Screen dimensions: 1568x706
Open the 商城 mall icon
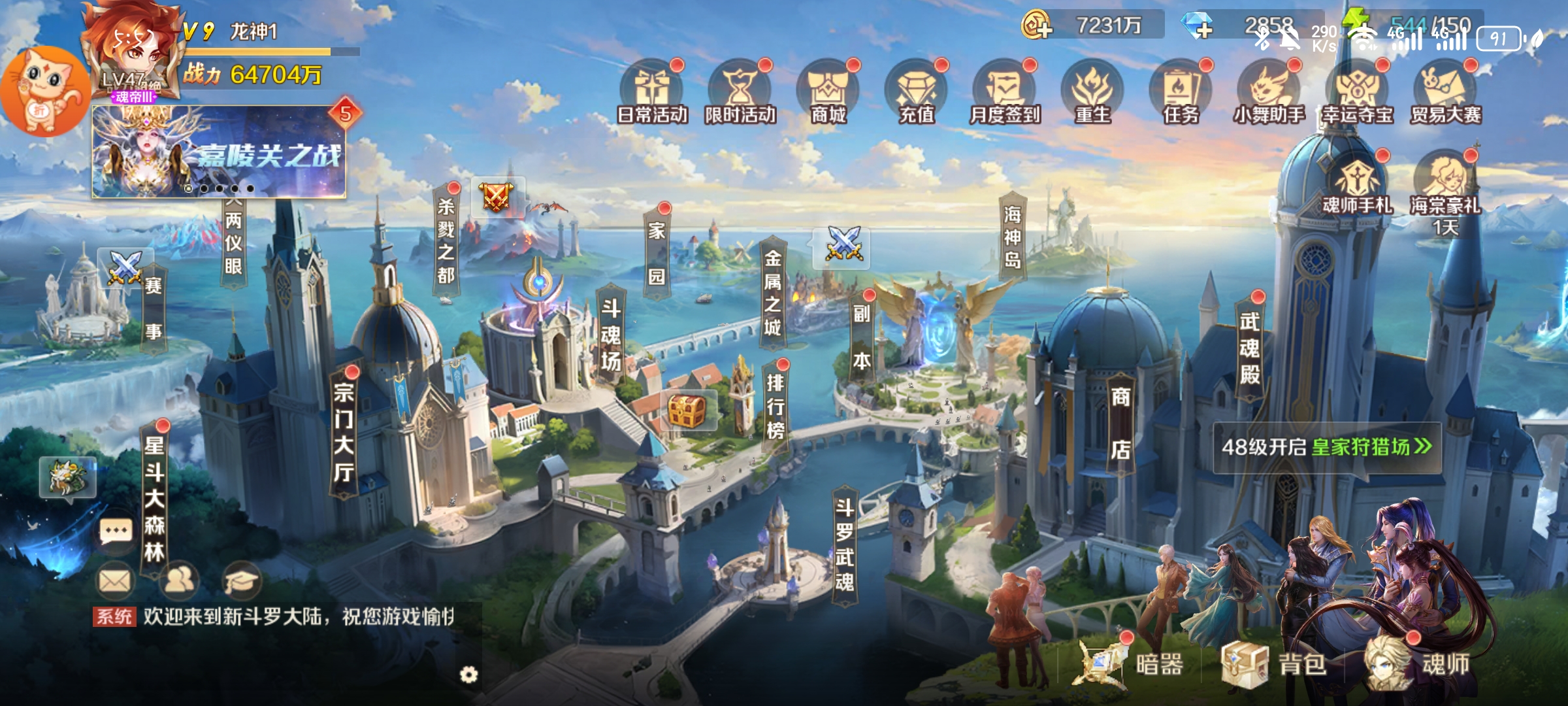pos(828,92)
